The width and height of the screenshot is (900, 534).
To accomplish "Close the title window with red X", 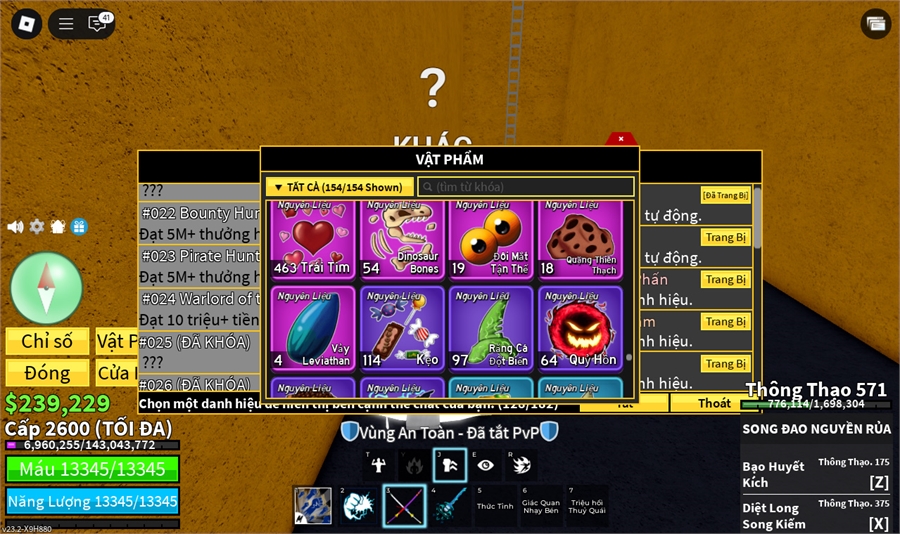I will 621,139.
